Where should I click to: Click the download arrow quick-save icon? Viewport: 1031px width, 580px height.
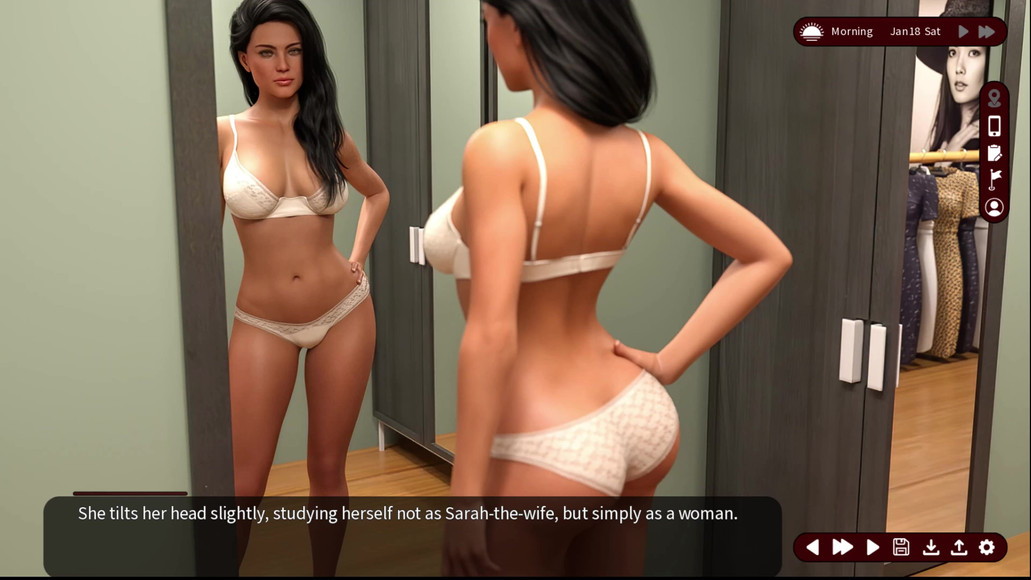(930, 547)
